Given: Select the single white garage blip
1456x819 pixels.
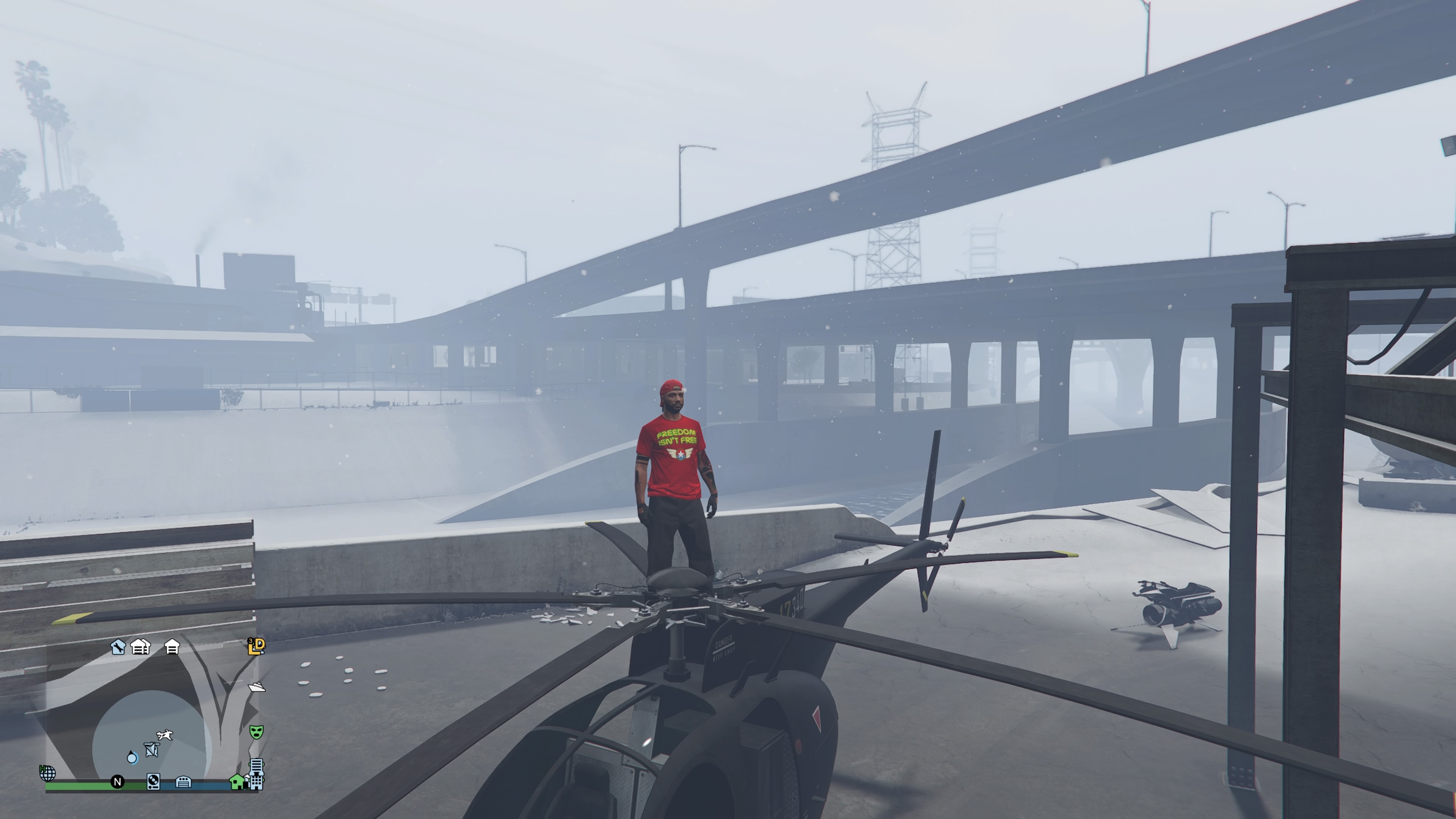Looking at the screenshot, I should click(x=172, y=646).
